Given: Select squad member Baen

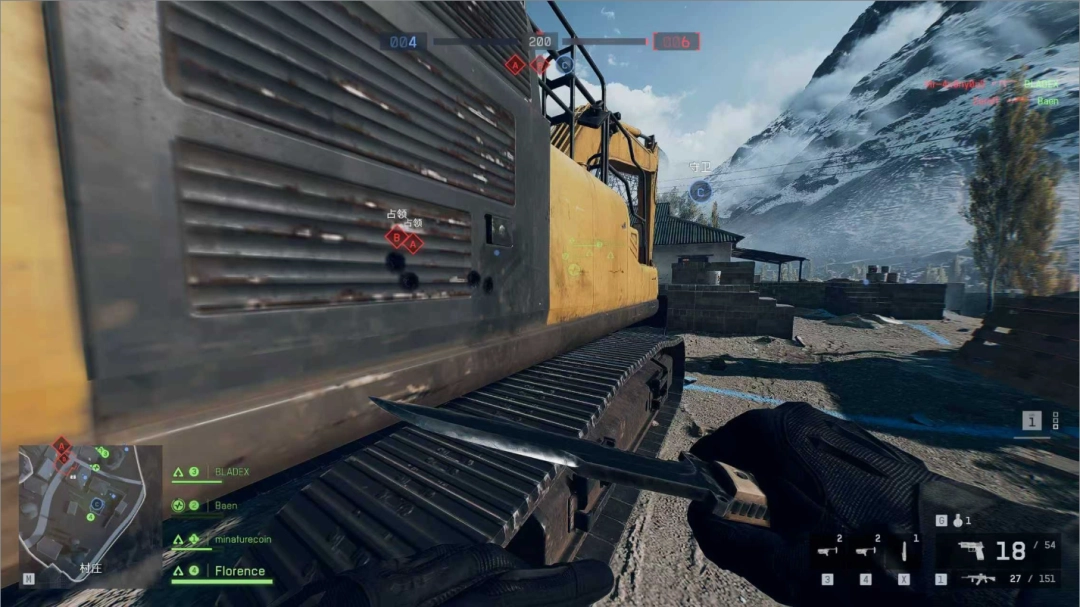Looking at the screenshot, I should pos(226,506).
